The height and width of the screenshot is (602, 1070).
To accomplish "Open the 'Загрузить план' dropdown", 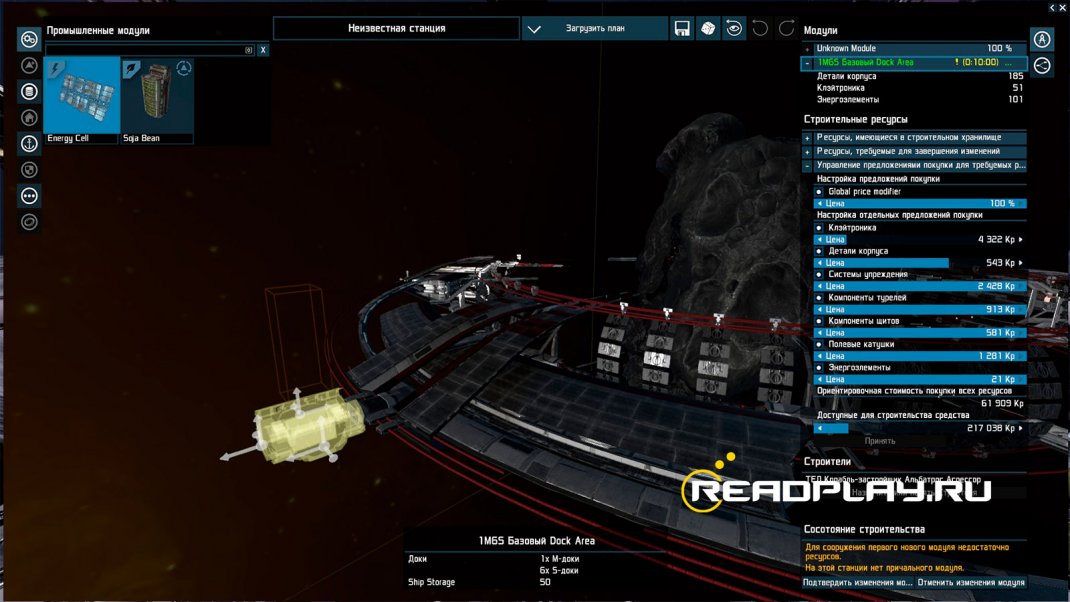I will click(x=594, y=28).
